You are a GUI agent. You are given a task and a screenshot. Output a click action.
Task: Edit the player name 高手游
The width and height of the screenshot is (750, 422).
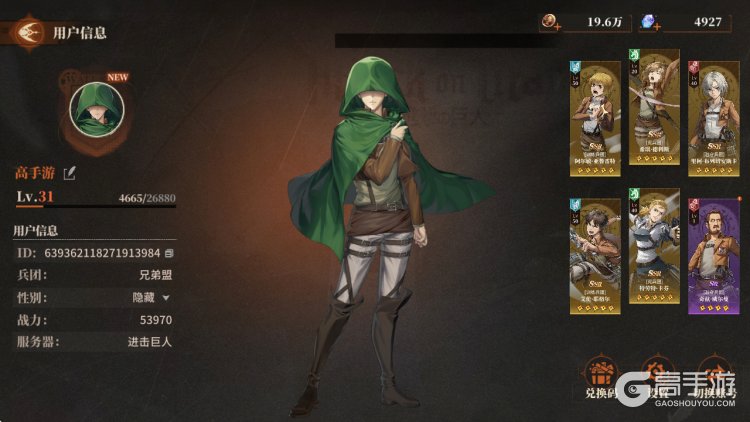coord(69,174)
